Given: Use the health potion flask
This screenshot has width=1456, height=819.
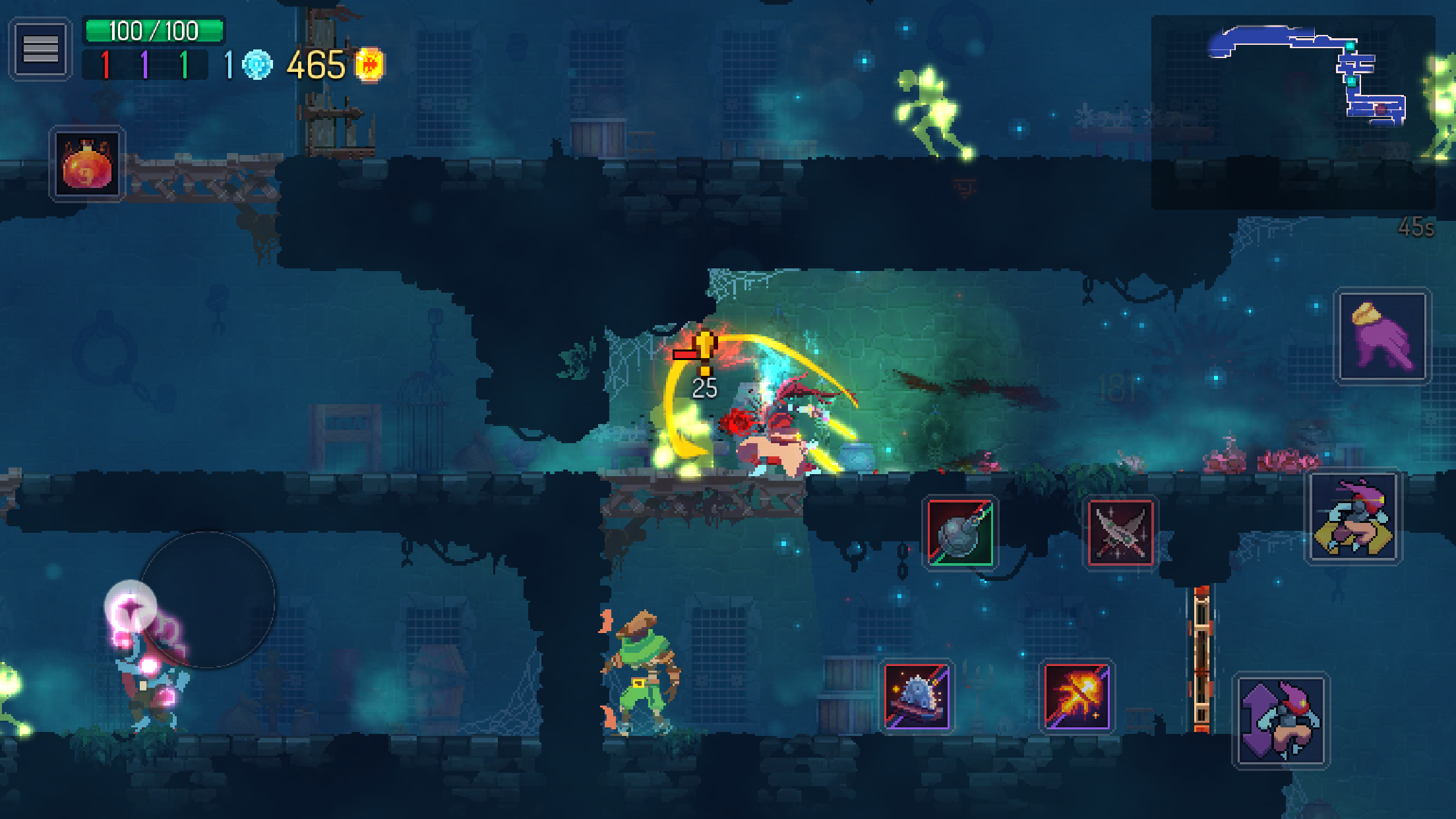Looking at the screenshot, I should (86, 164).
